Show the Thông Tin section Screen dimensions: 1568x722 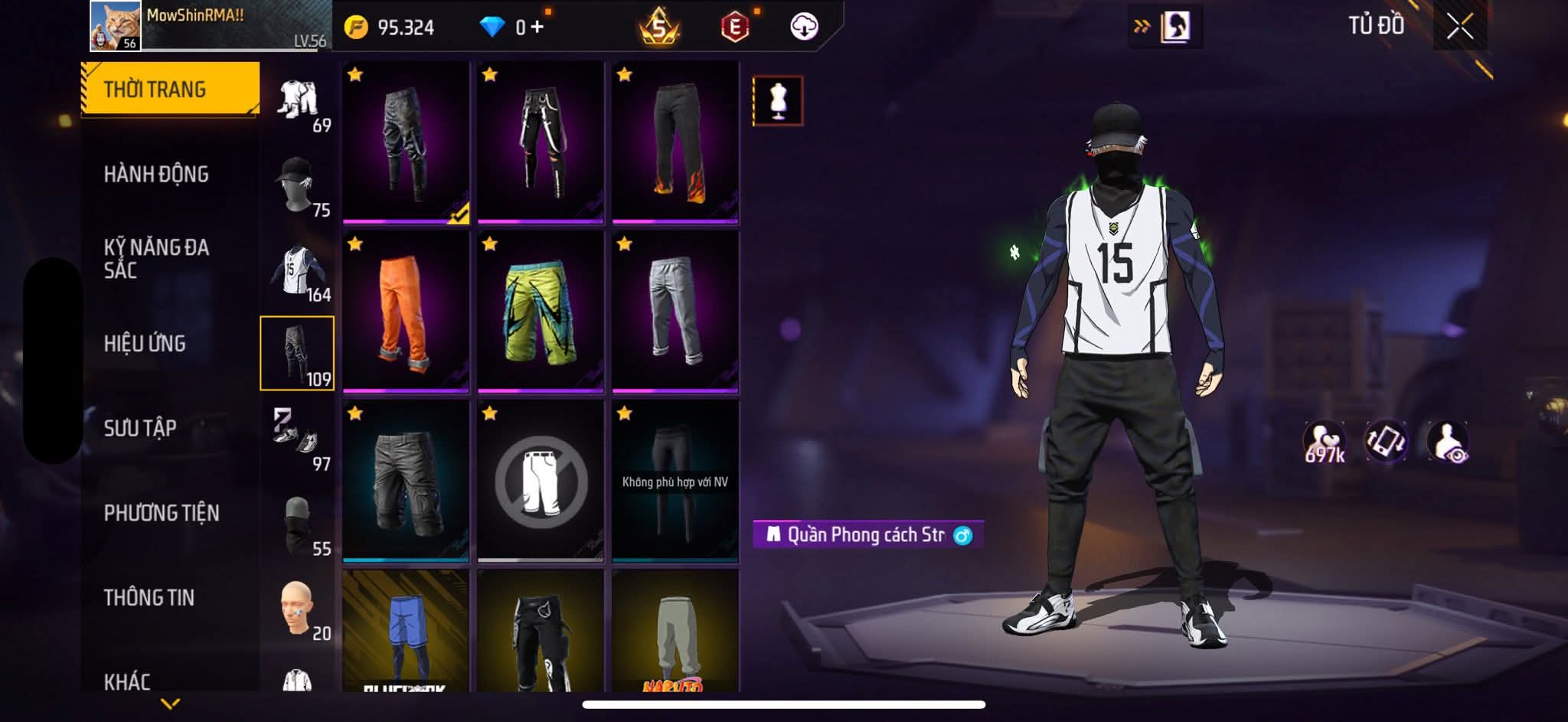(149, 597)
